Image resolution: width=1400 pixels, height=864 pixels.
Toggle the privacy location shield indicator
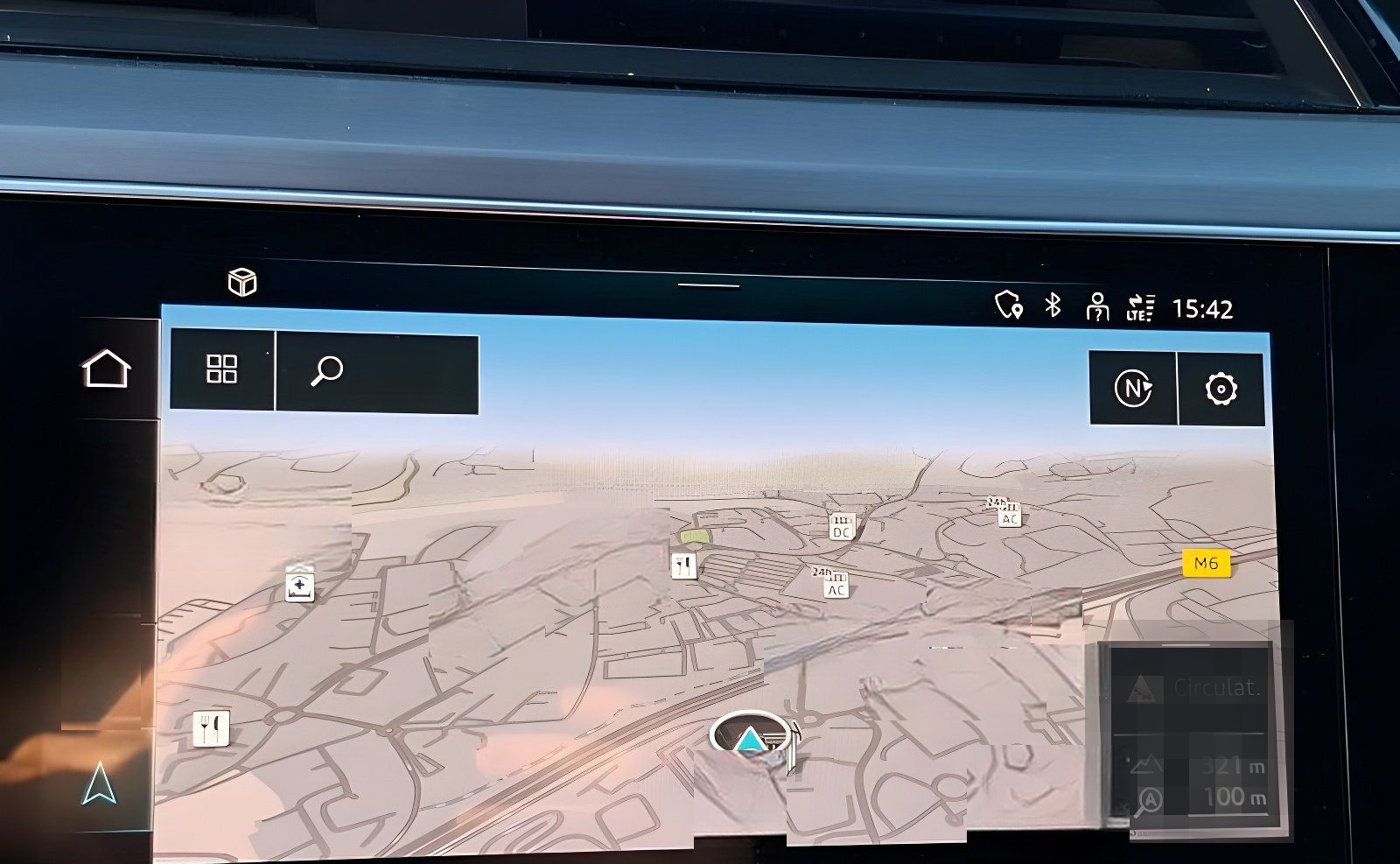click(1007, 307)
